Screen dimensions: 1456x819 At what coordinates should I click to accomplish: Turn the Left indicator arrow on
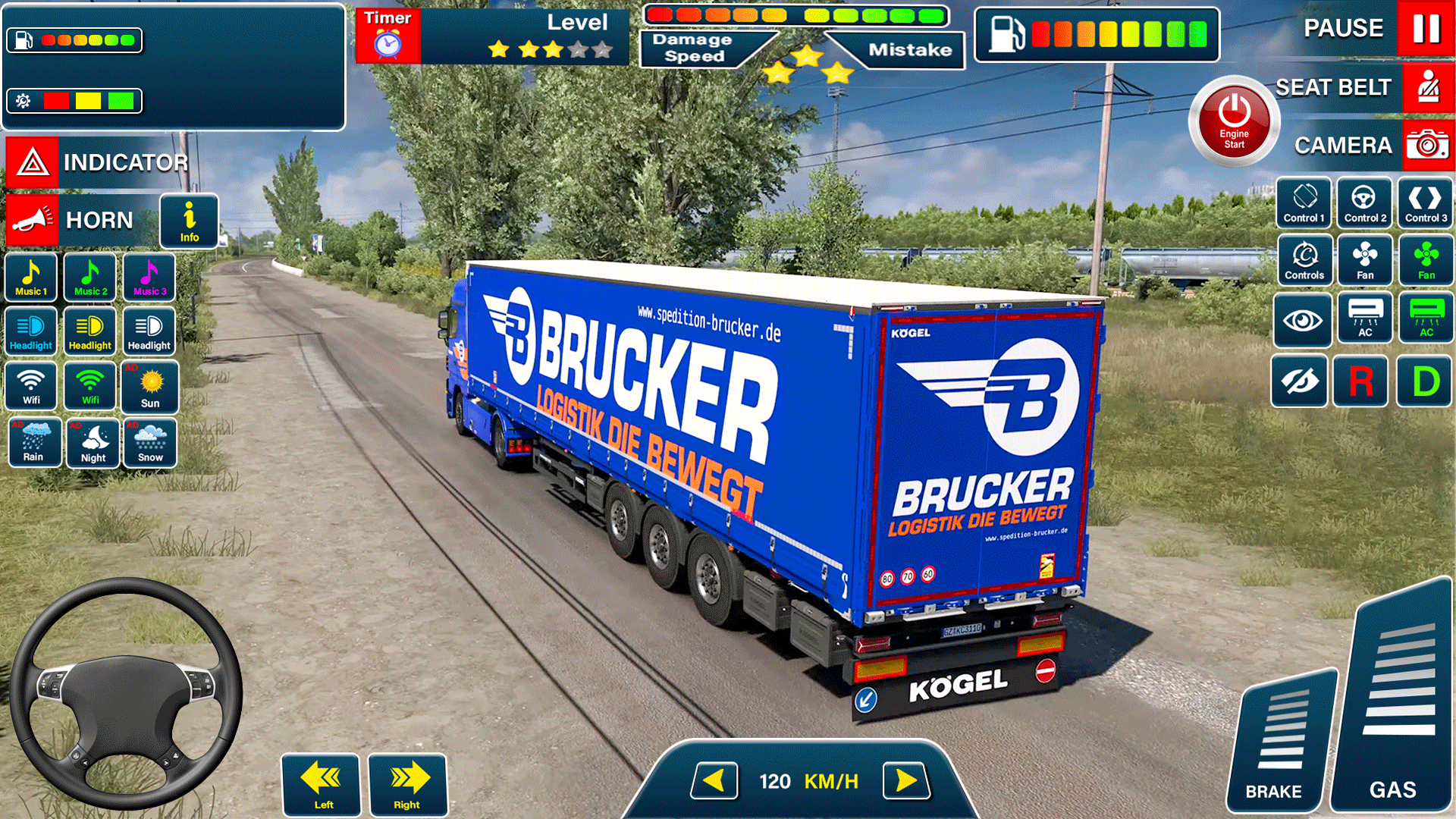pos(321,785)
